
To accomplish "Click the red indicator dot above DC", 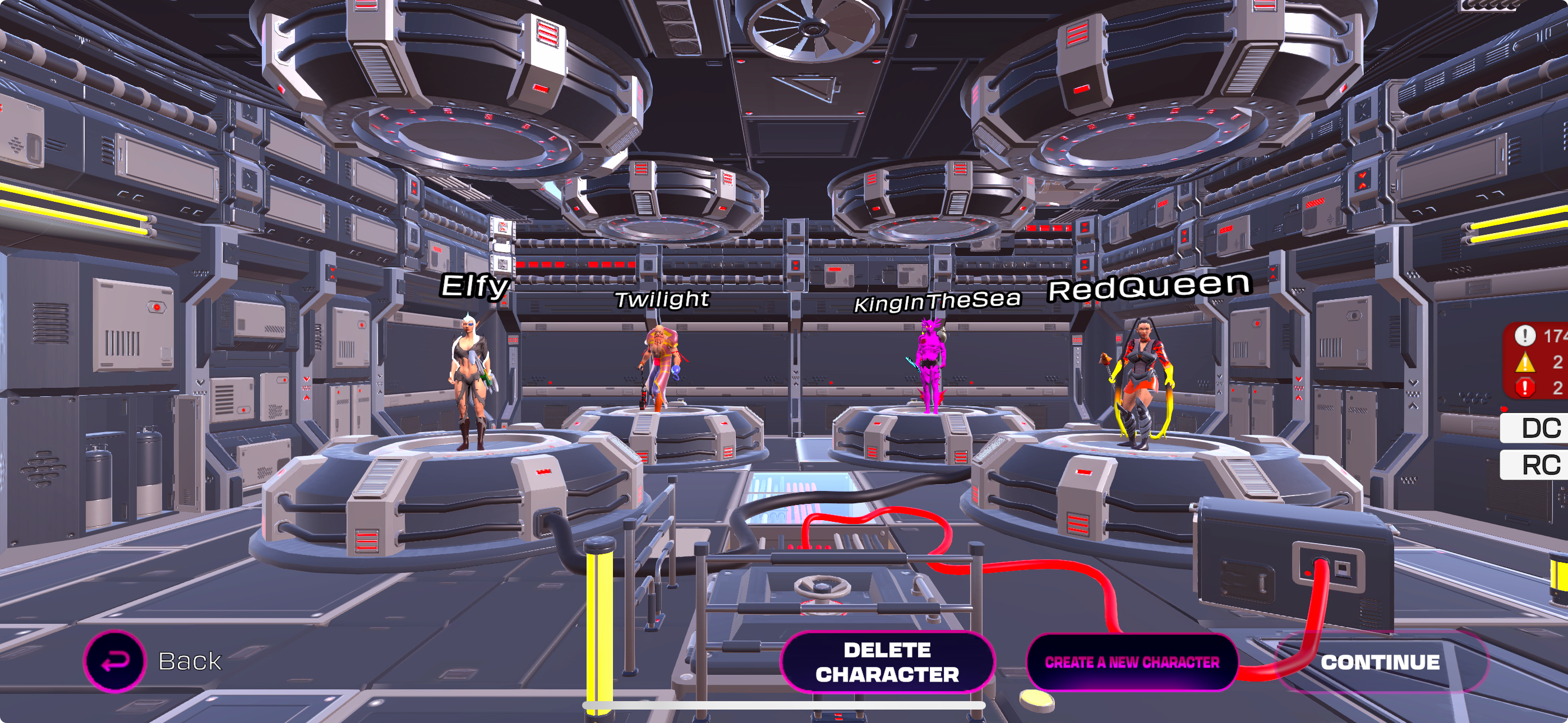I will click(x=1504, y=409).
